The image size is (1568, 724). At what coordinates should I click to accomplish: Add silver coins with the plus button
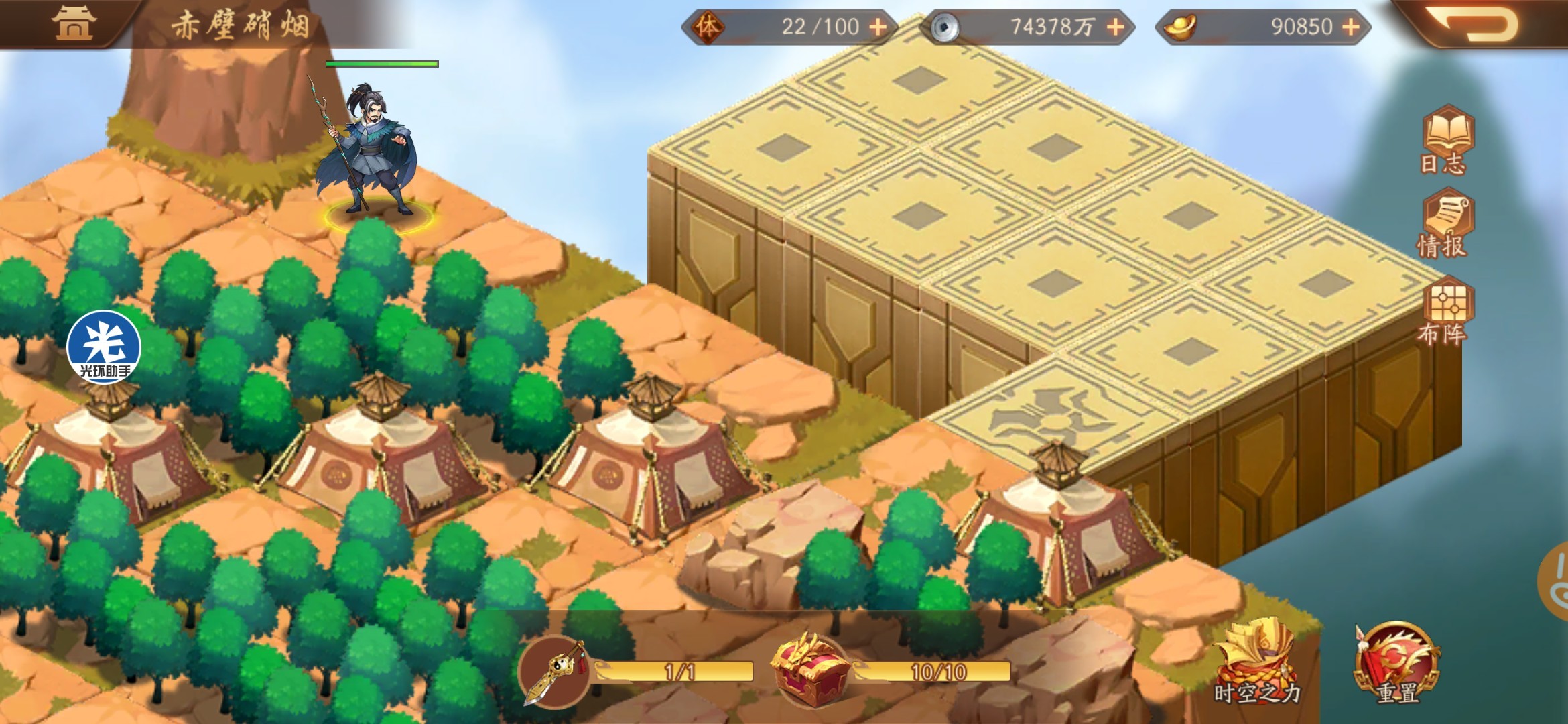pyautogui.click(x=1115, y=27)
